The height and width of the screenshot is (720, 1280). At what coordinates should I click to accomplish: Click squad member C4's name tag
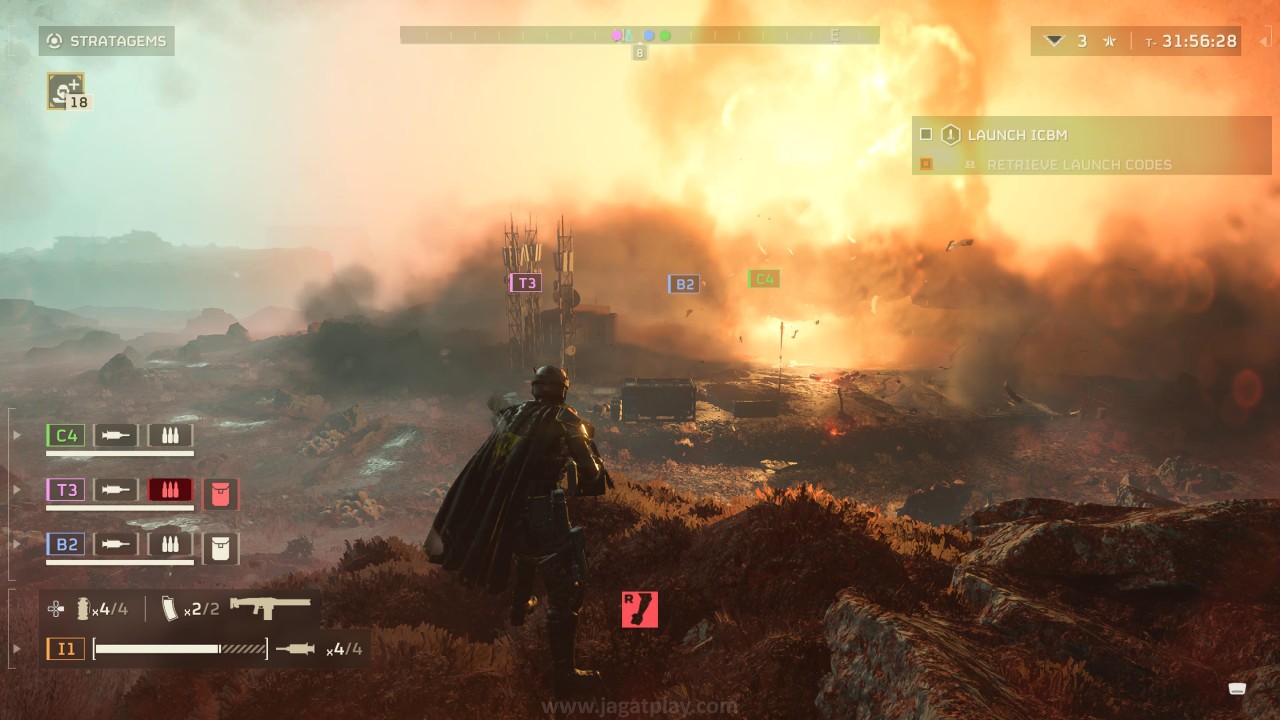pyautogui.click(x=66, y=435)
